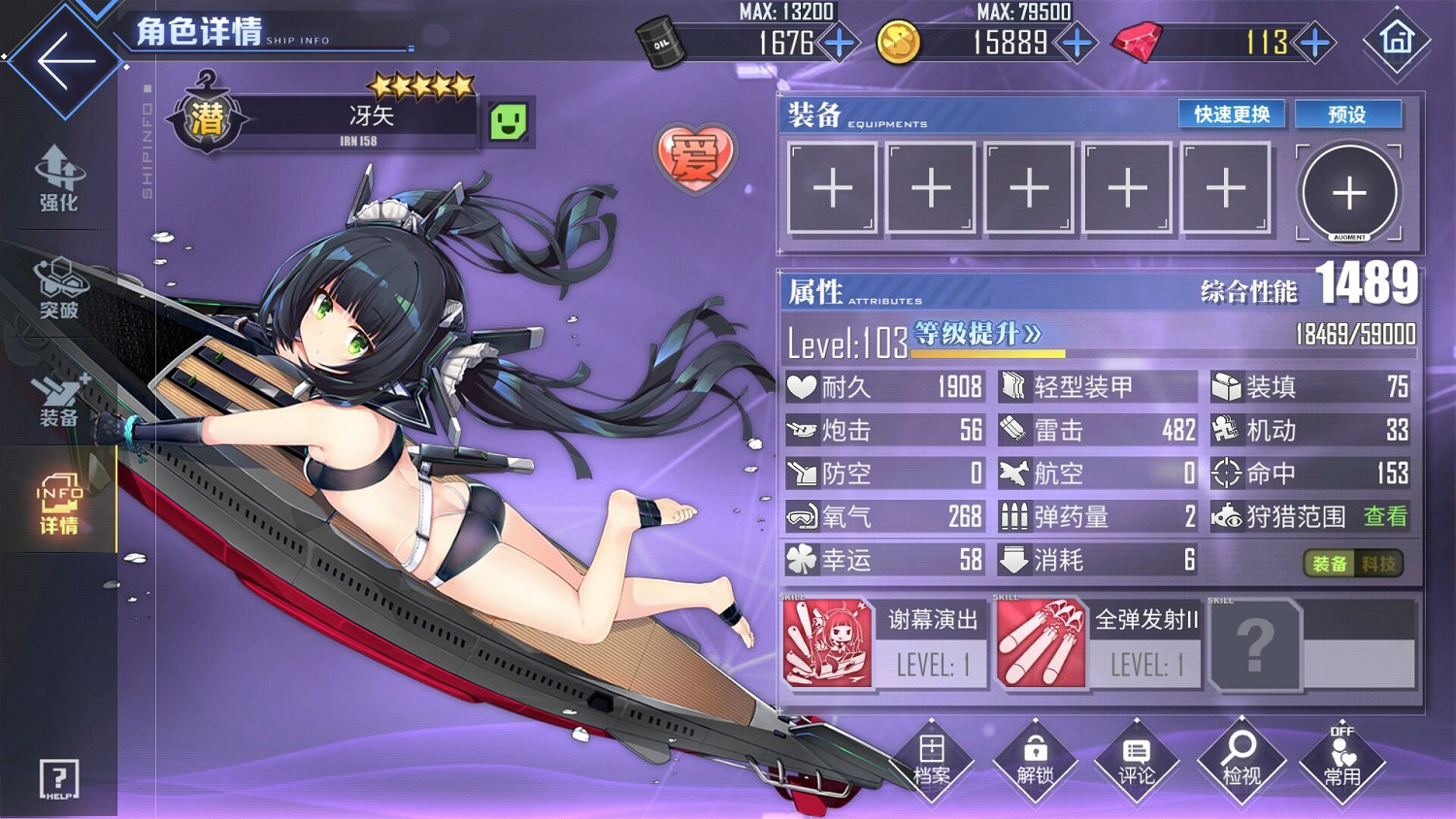Click the first empty equipment slot
The height and width of the screenshot is (819, 1456).
833,187
